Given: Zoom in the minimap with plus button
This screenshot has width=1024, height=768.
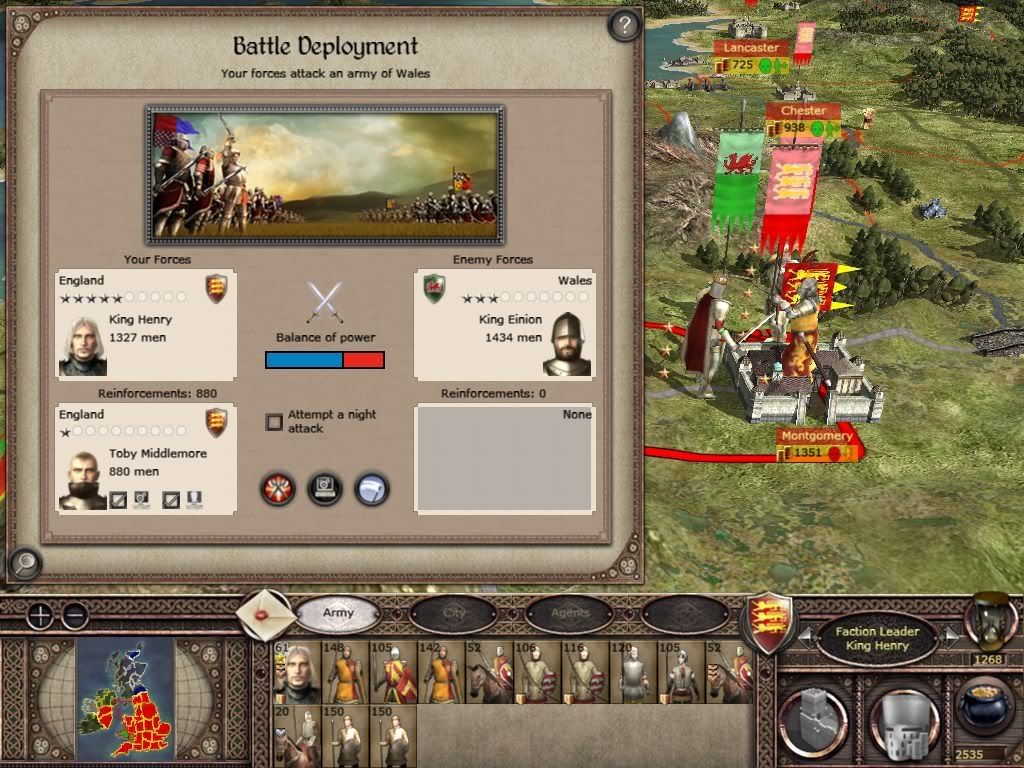Looking at the screenshot, I should tap(40, 616).
